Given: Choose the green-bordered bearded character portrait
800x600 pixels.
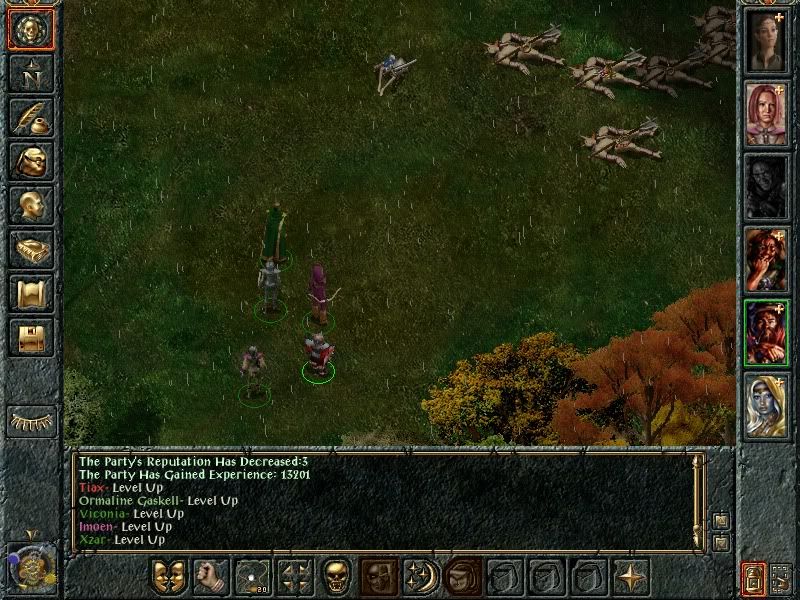Looking at the screenshot, I should [766, 333].
